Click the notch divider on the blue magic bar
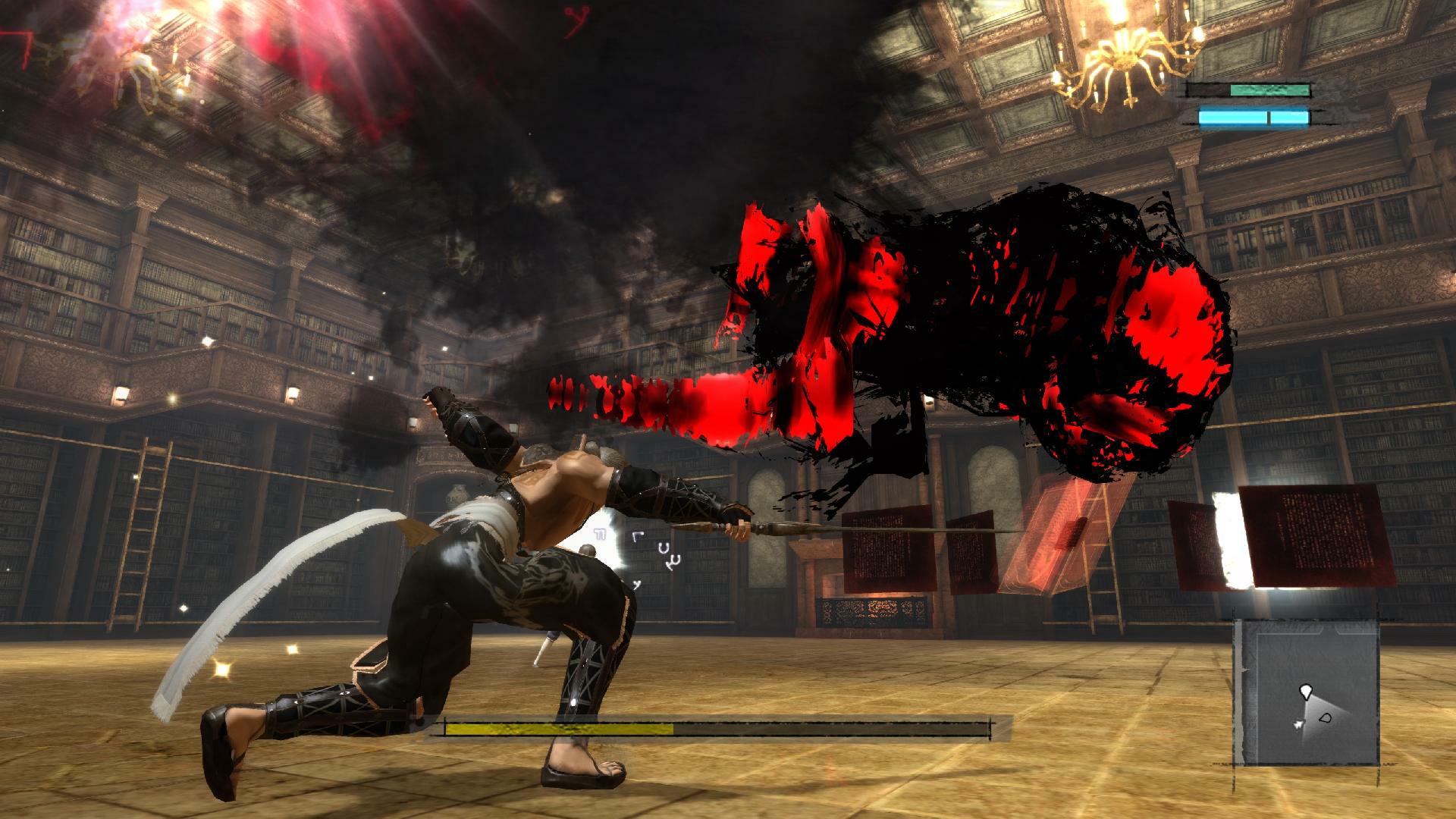This screenshot has height=819, width=1456. 1269,118
